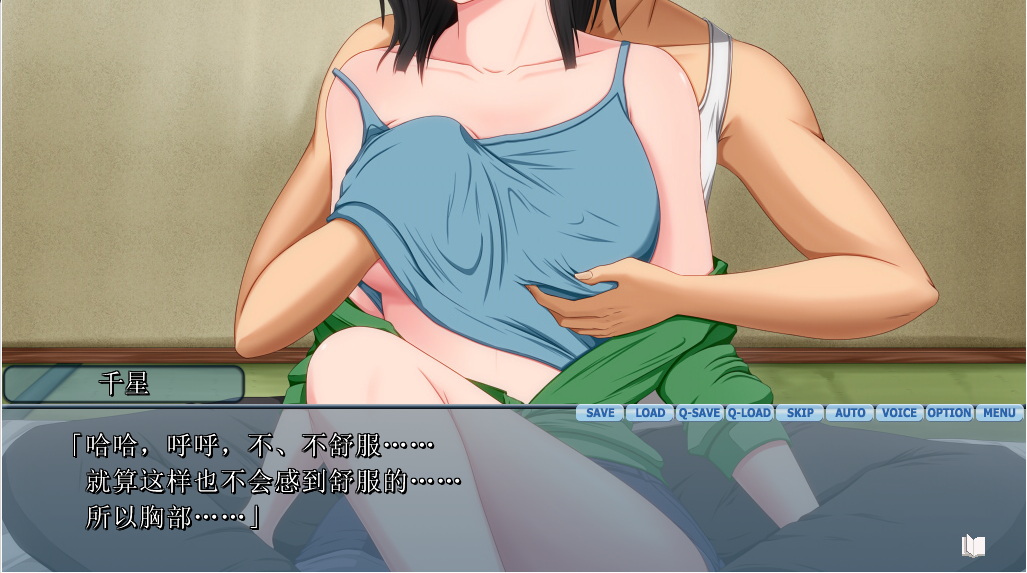Replay the line with the VOICE button
This screenshot has height=573, width=1027.
[x=899, y=413]
